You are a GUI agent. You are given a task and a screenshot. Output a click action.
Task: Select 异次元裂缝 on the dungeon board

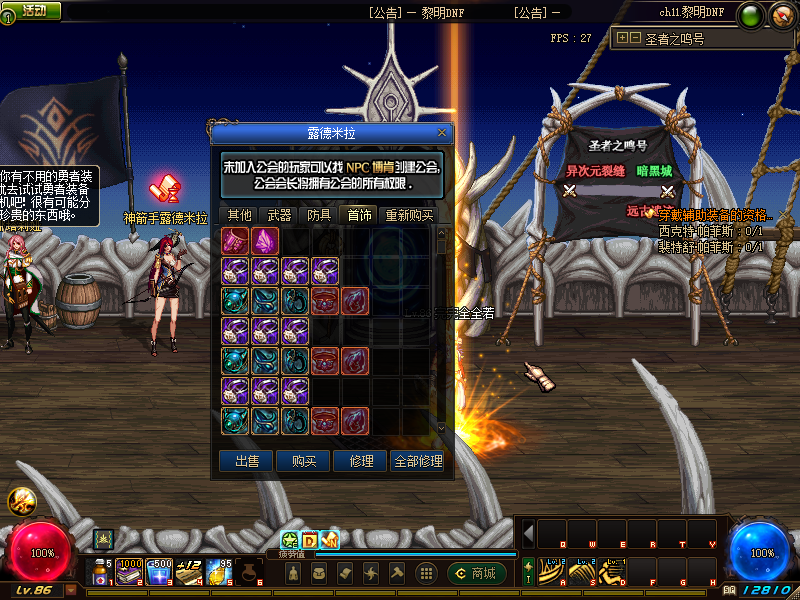coord(595,171)
